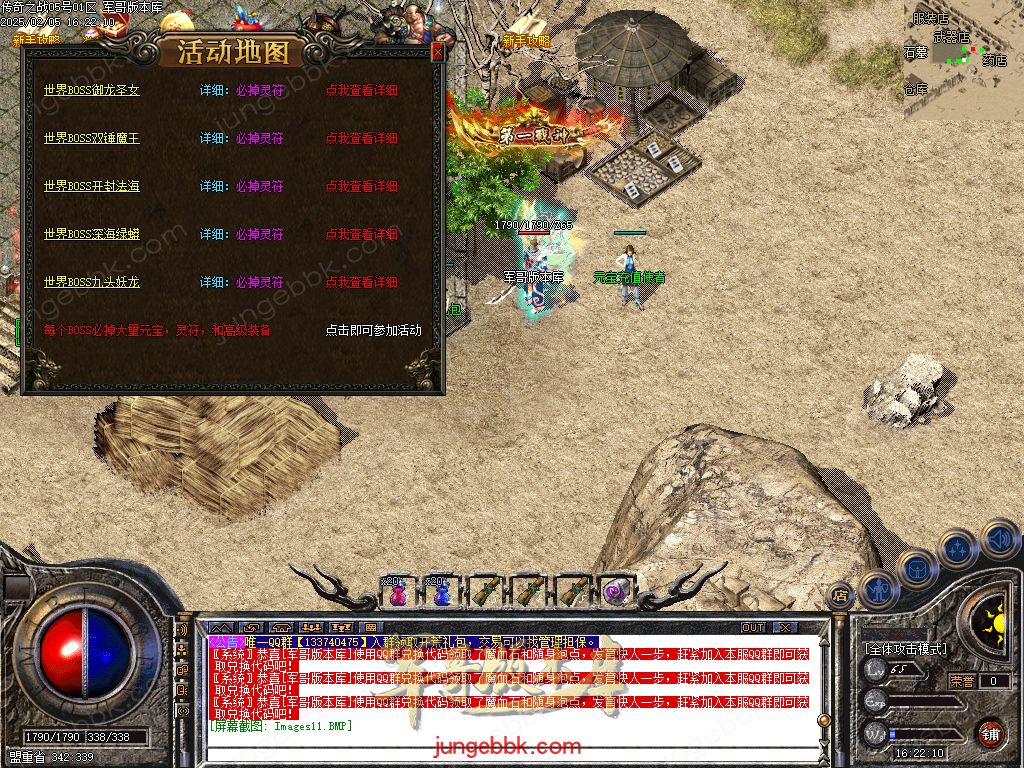Close the chat window with X
Screen dimensions: 1024x768
click(x=786, y=628)
